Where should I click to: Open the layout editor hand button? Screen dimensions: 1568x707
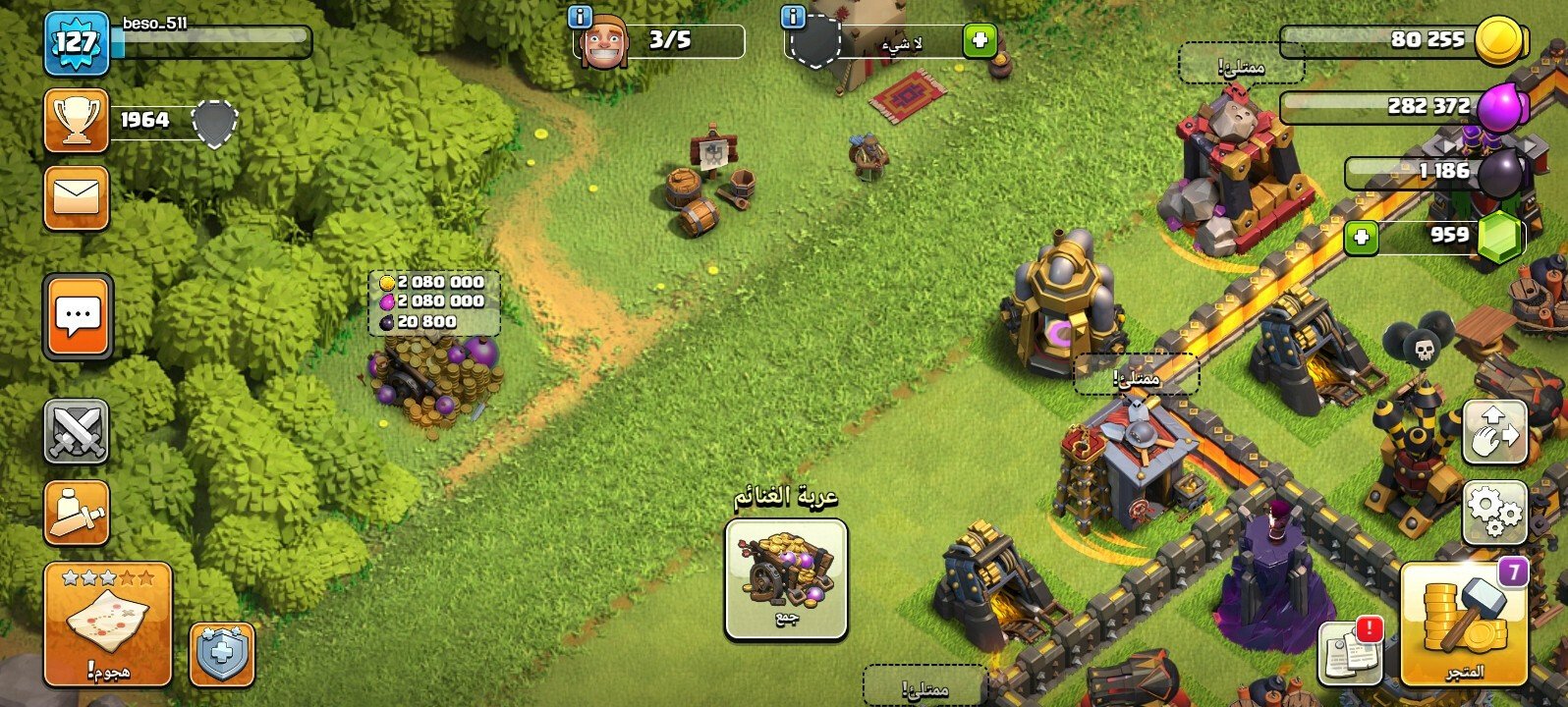coord(1494,432)
